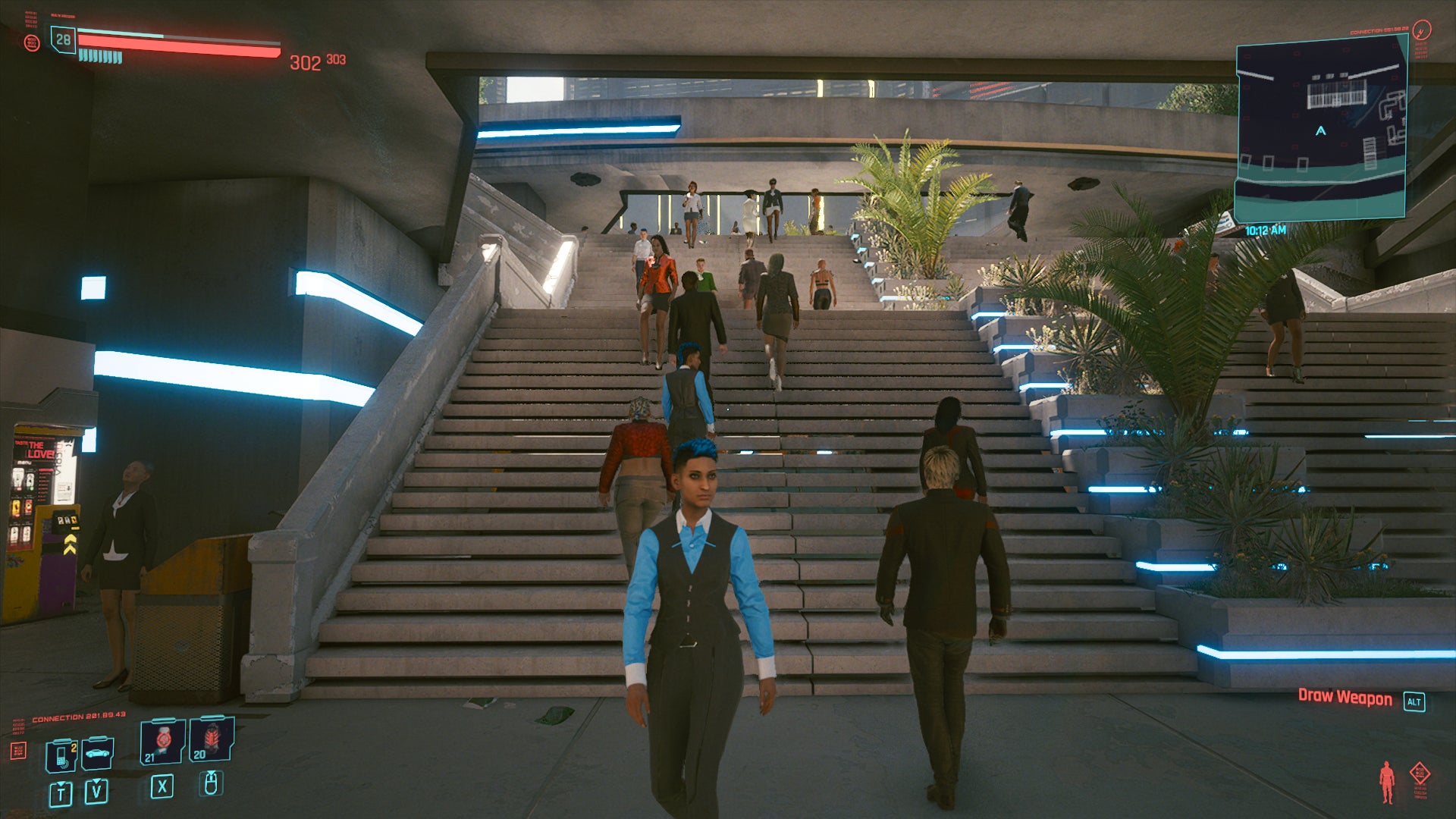Click the red hazard diamond icon bottom right

(x=1420, y=773)
